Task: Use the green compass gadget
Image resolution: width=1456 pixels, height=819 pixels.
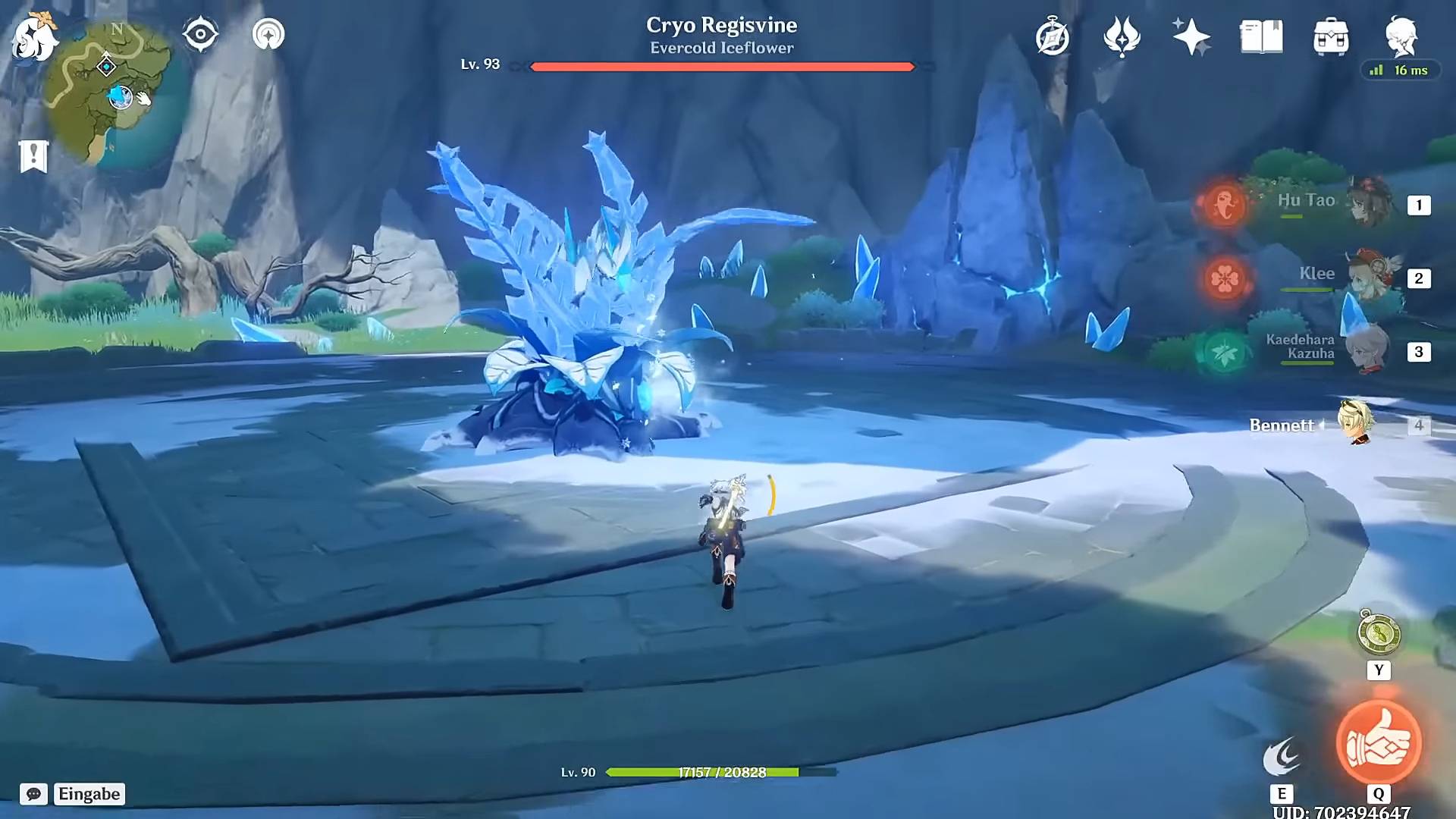Action: [1379, 634]
